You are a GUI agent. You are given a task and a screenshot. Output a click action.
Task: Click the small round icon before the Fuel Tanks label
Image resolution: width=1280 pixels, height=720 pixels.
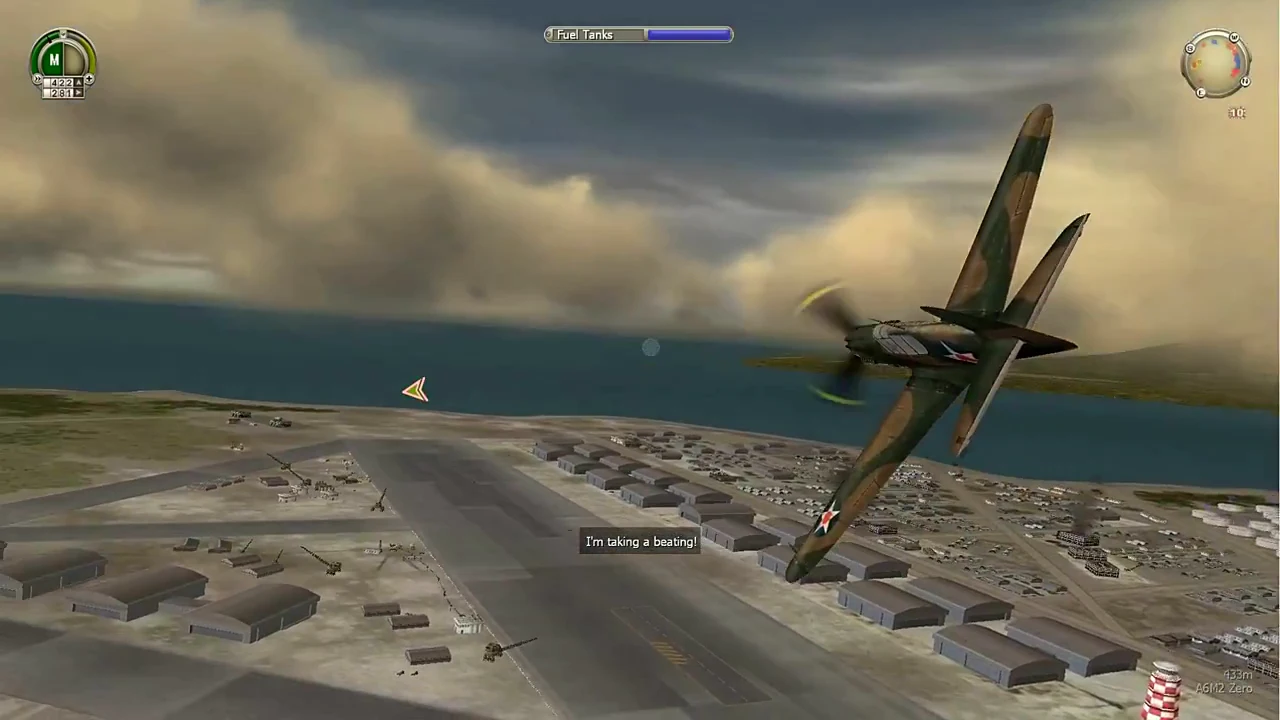tap(550, 34)
